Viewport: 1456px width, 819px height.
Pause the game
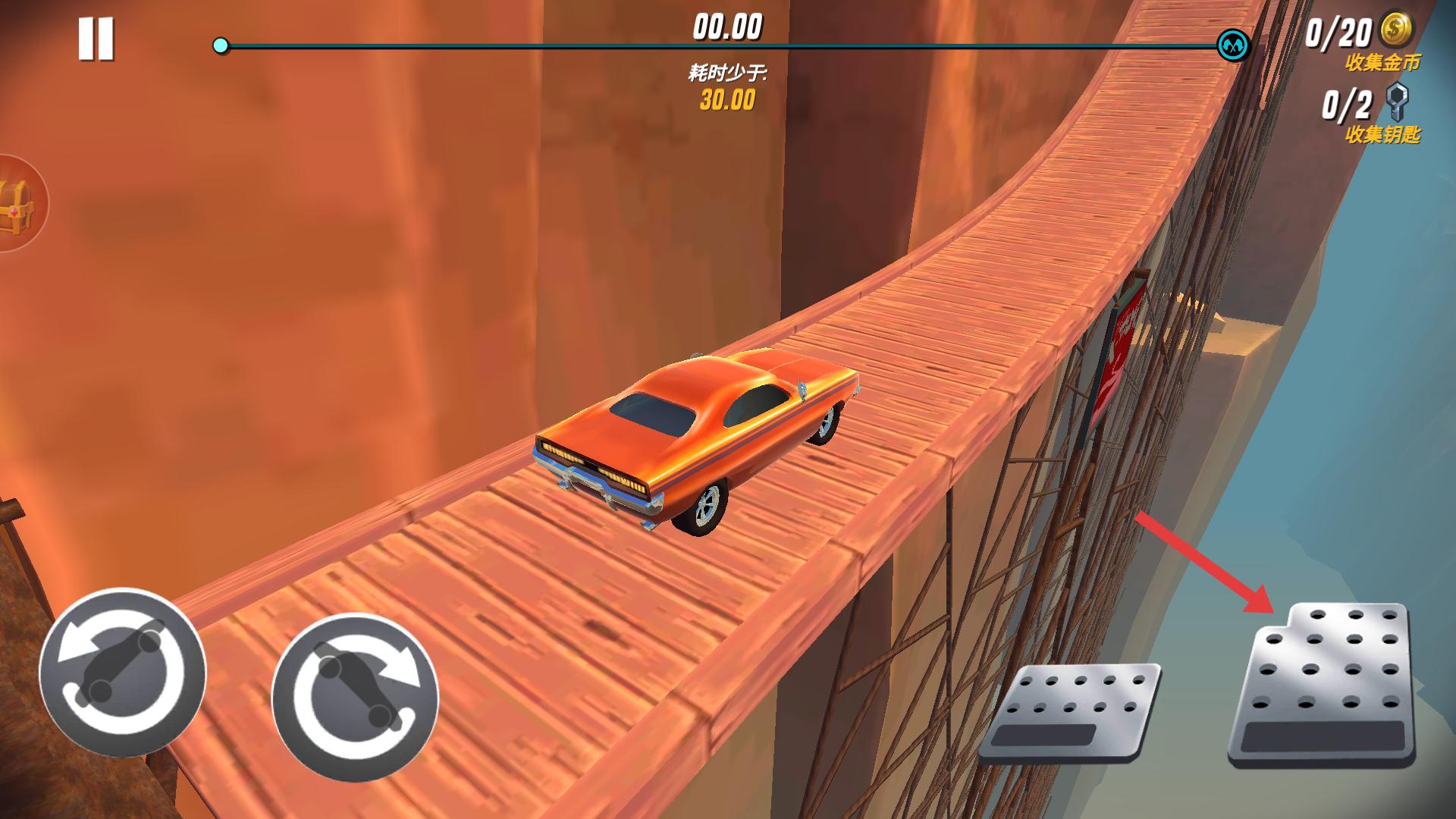pyautogui.click(x=96, y=39)
